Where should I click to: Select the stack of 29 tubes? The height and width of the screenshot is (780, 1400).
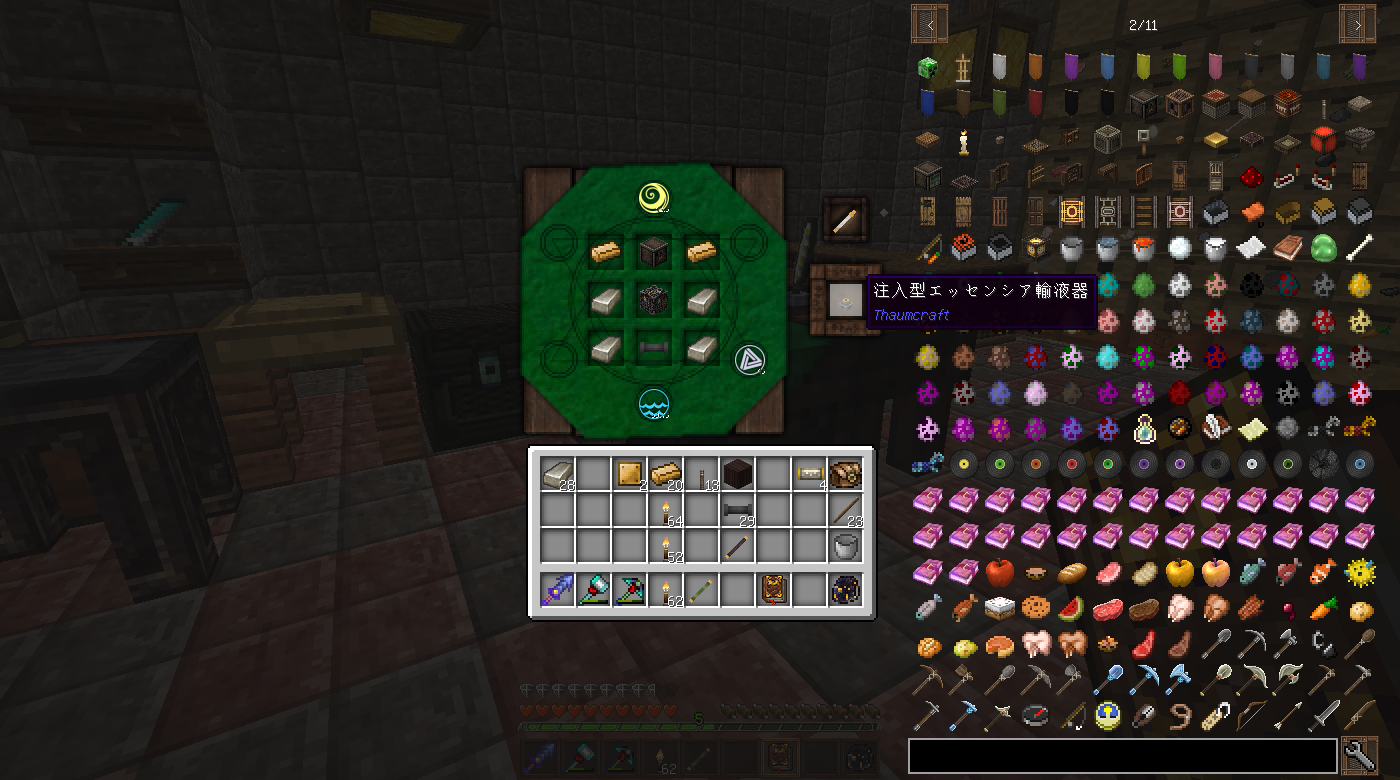click(x=737, y=510)
